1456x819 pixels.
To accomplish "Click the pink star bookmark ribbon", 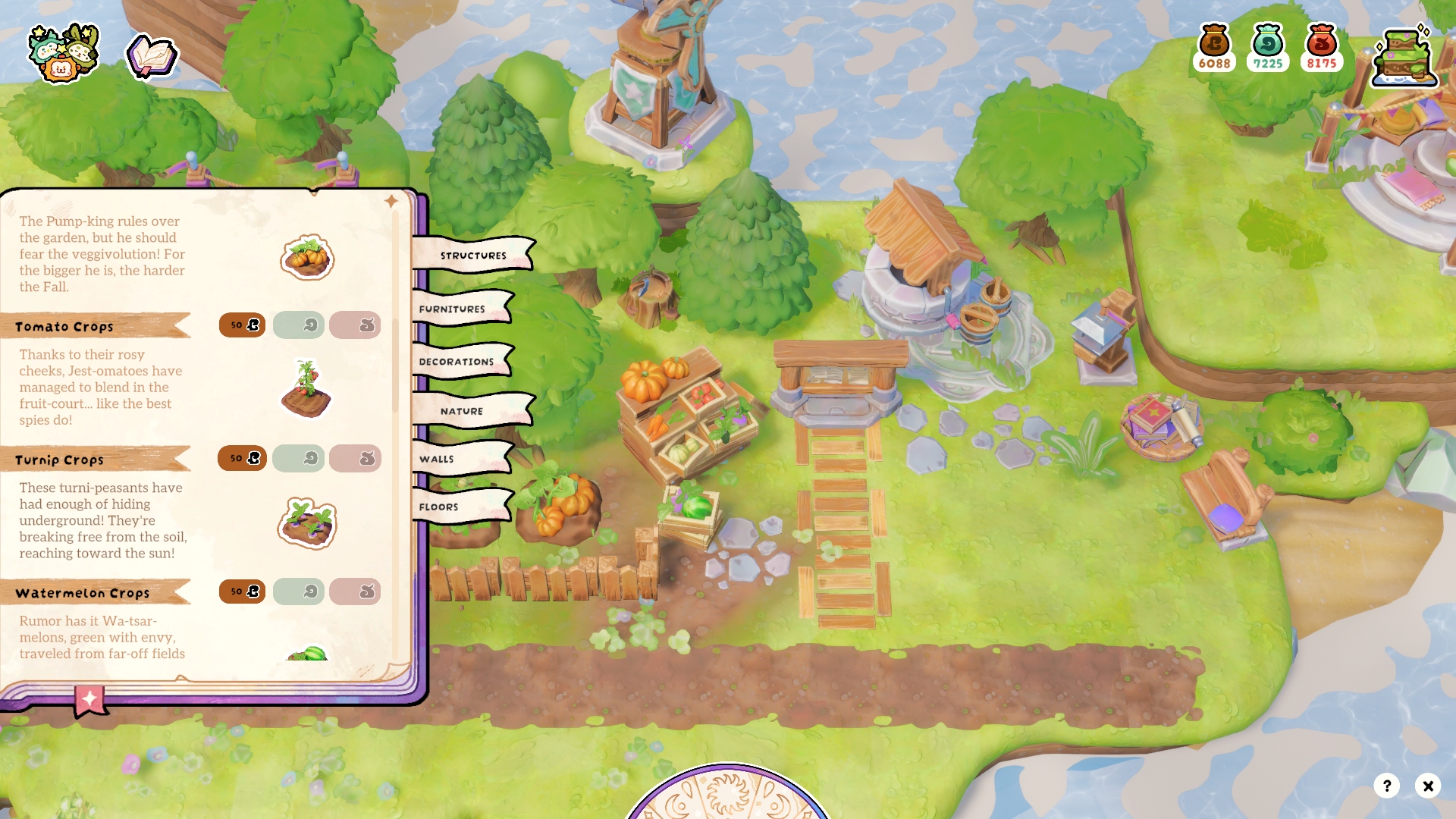I will point(89,700).
